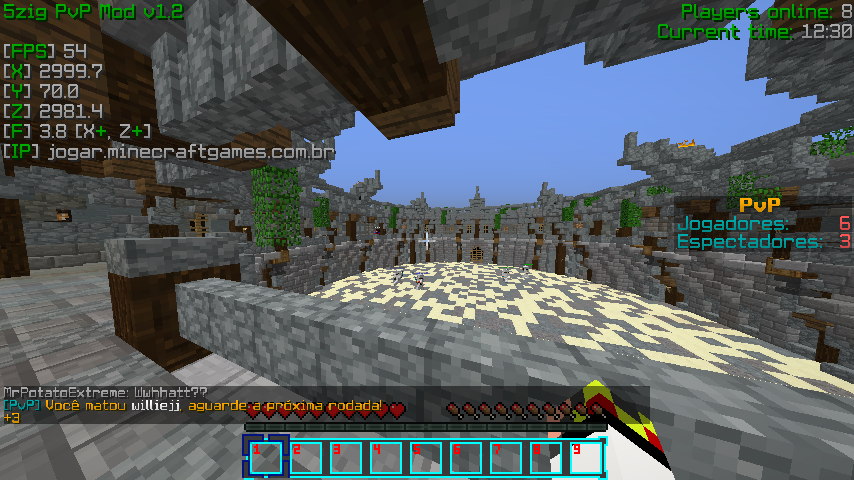Choose hotbar slot number 2
This screenshot has width=854, height=480.
pos(306,457)
